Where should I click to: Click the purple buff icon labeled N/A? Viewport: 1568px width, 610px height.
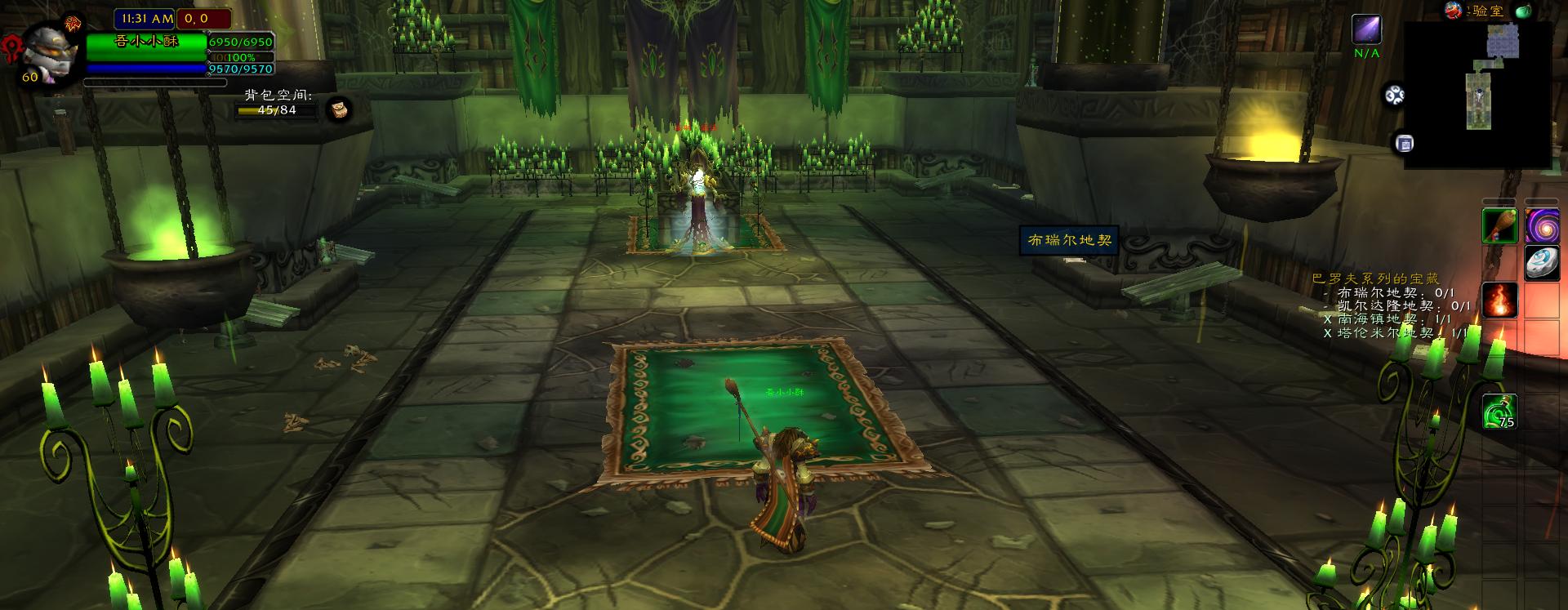pos(1366,29)
